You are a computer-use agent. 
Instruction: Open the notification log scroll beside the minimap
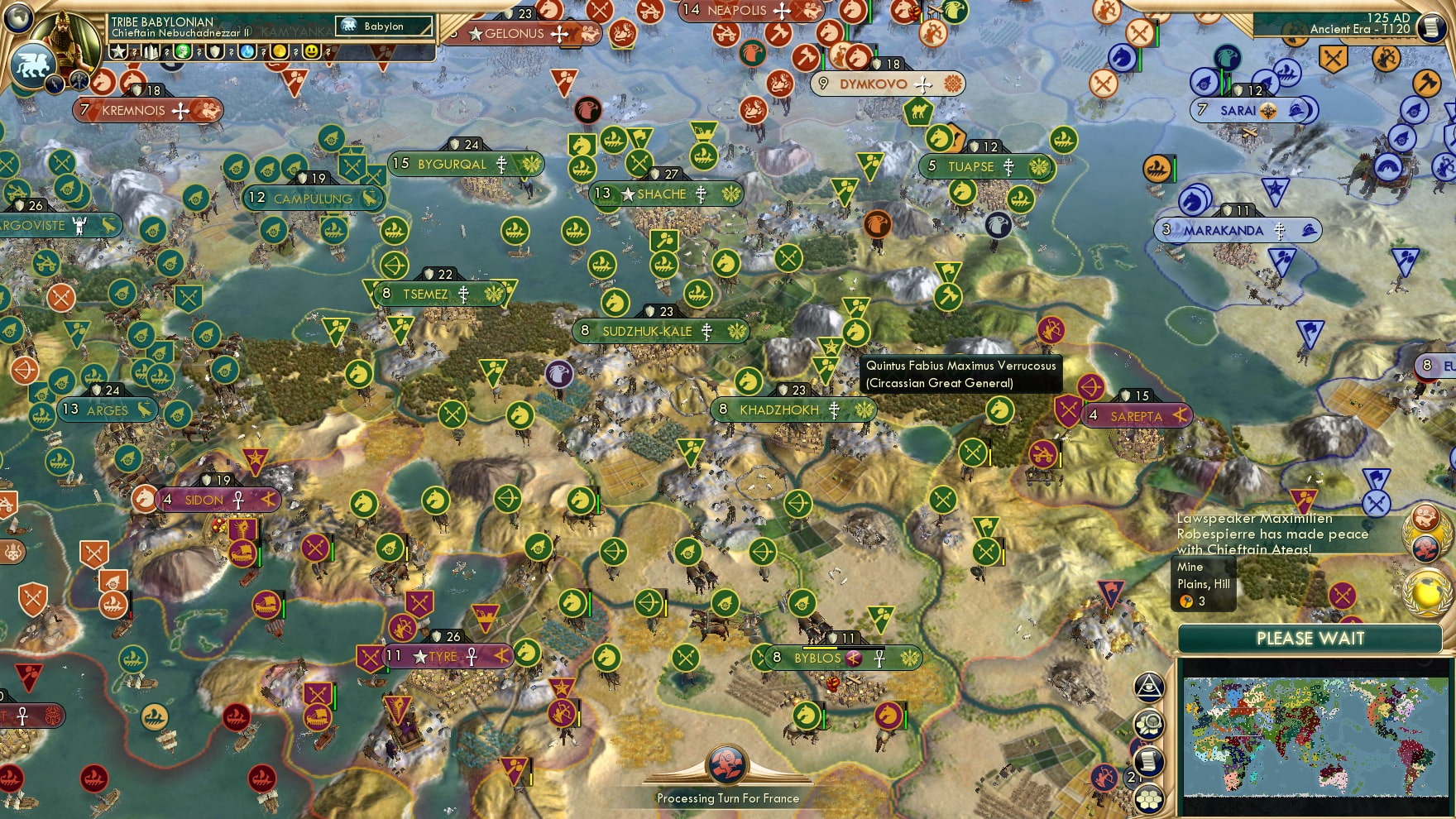tap(1148, 759)
